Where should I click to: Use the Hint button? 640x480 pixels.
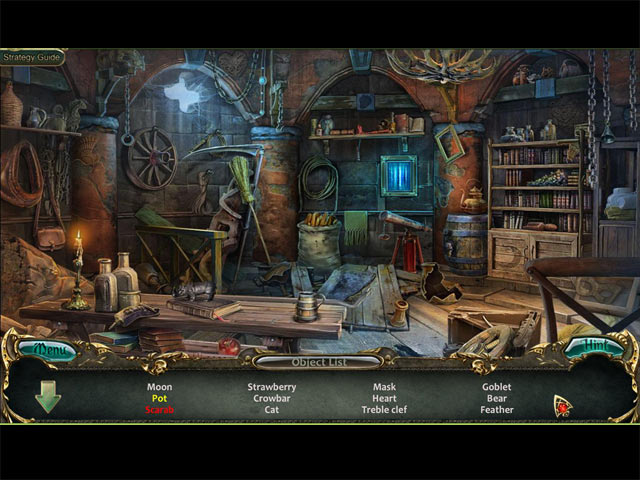coord(596,348)
